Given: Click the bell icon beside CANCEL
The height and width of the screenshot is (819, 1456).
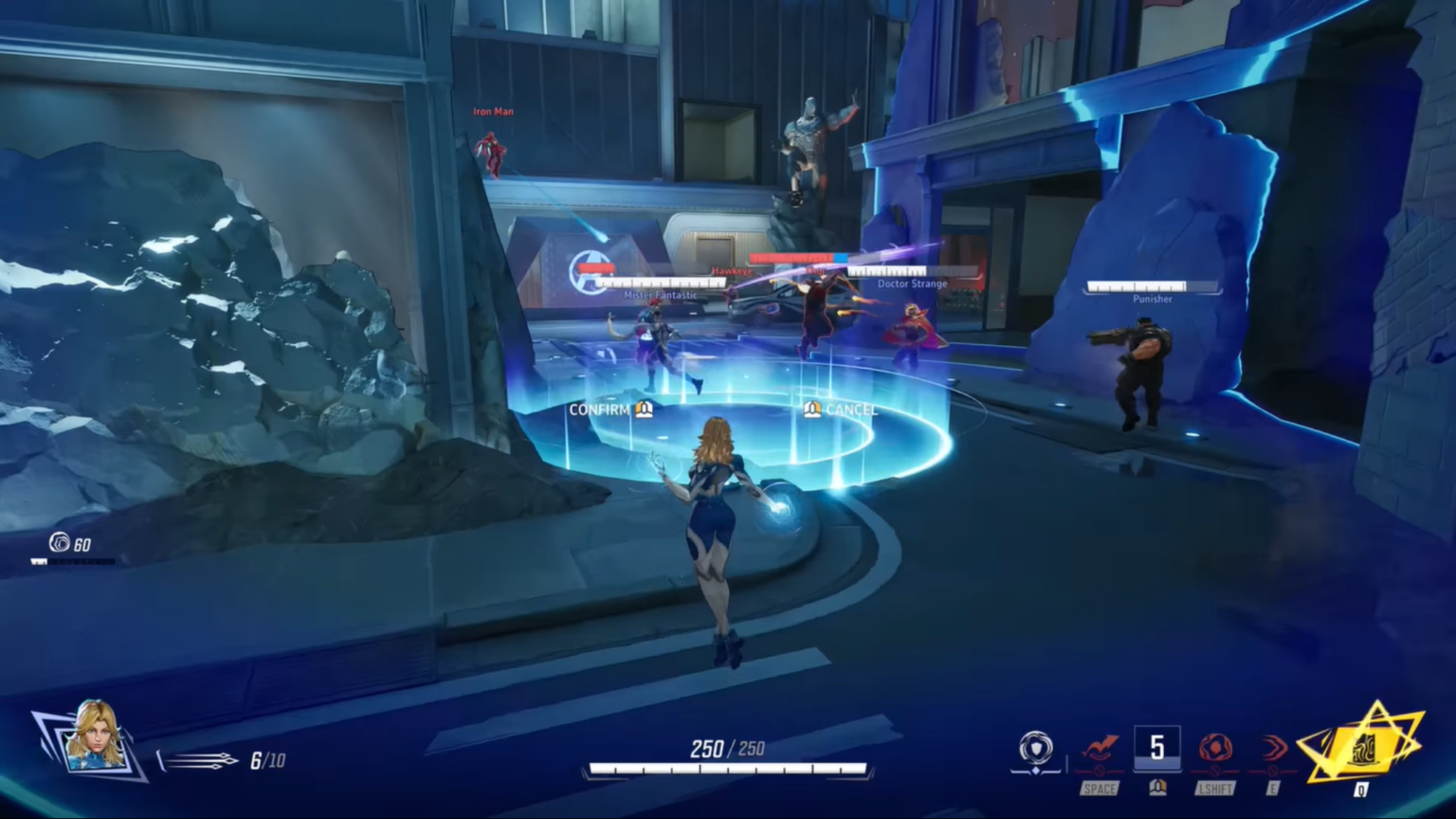Looking at the screenshot, I should [x=813, y=409].
